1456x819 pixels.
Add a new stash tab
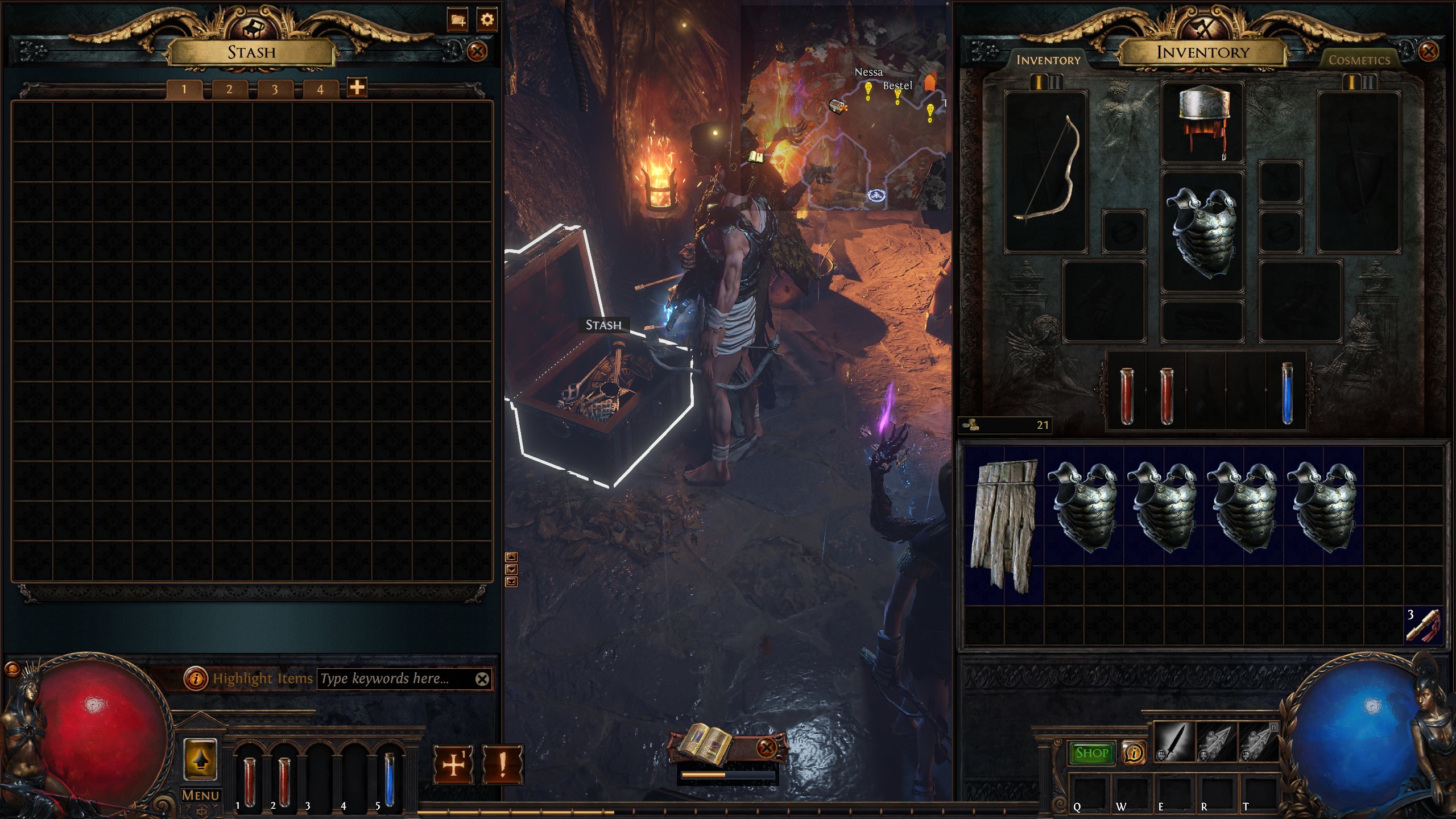coord(357,88)
